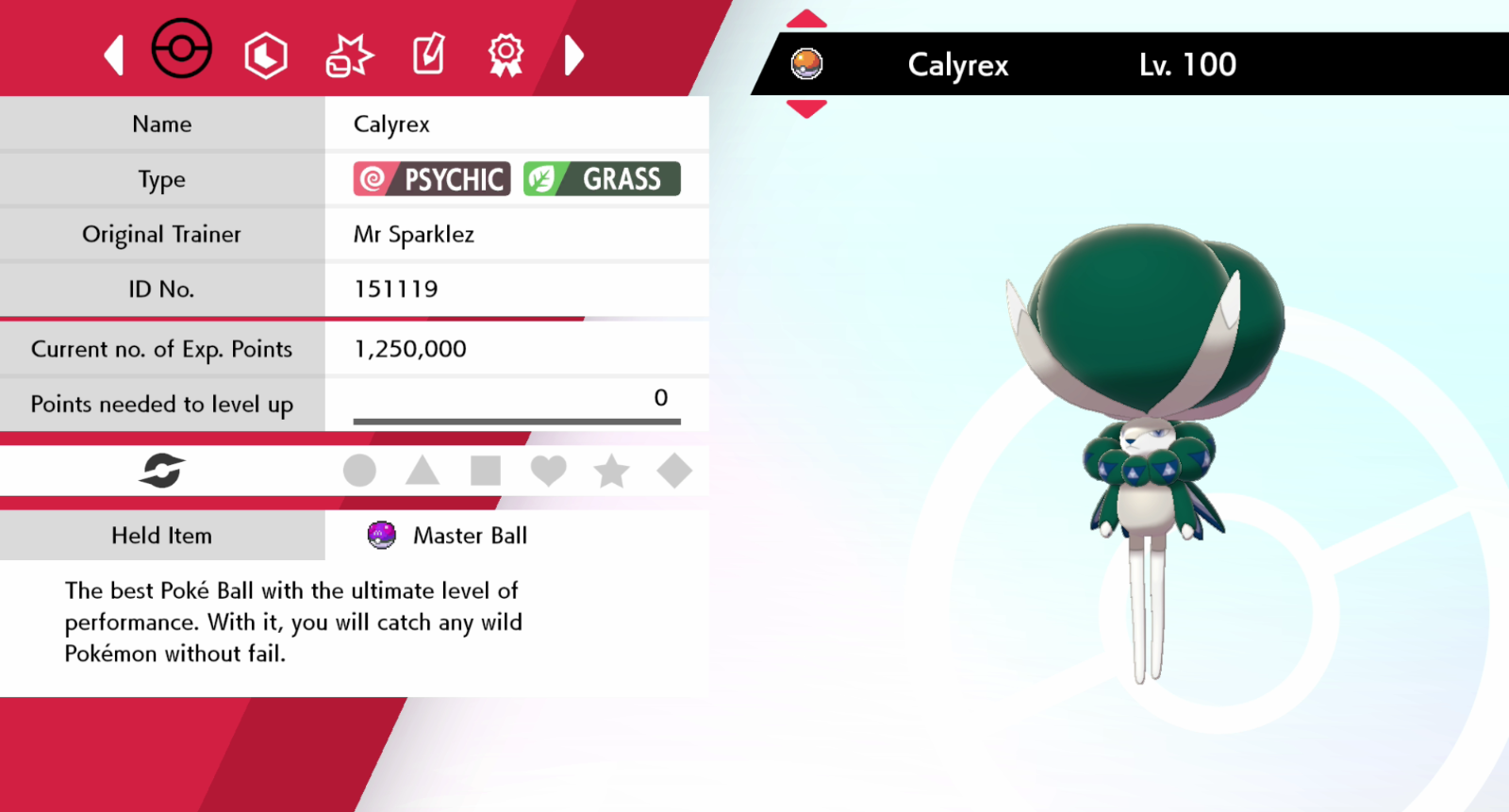This screenshot has width=1509, height=812.
Task: Toggle the heart mark on Calyrex
Action: pos(549,470)
